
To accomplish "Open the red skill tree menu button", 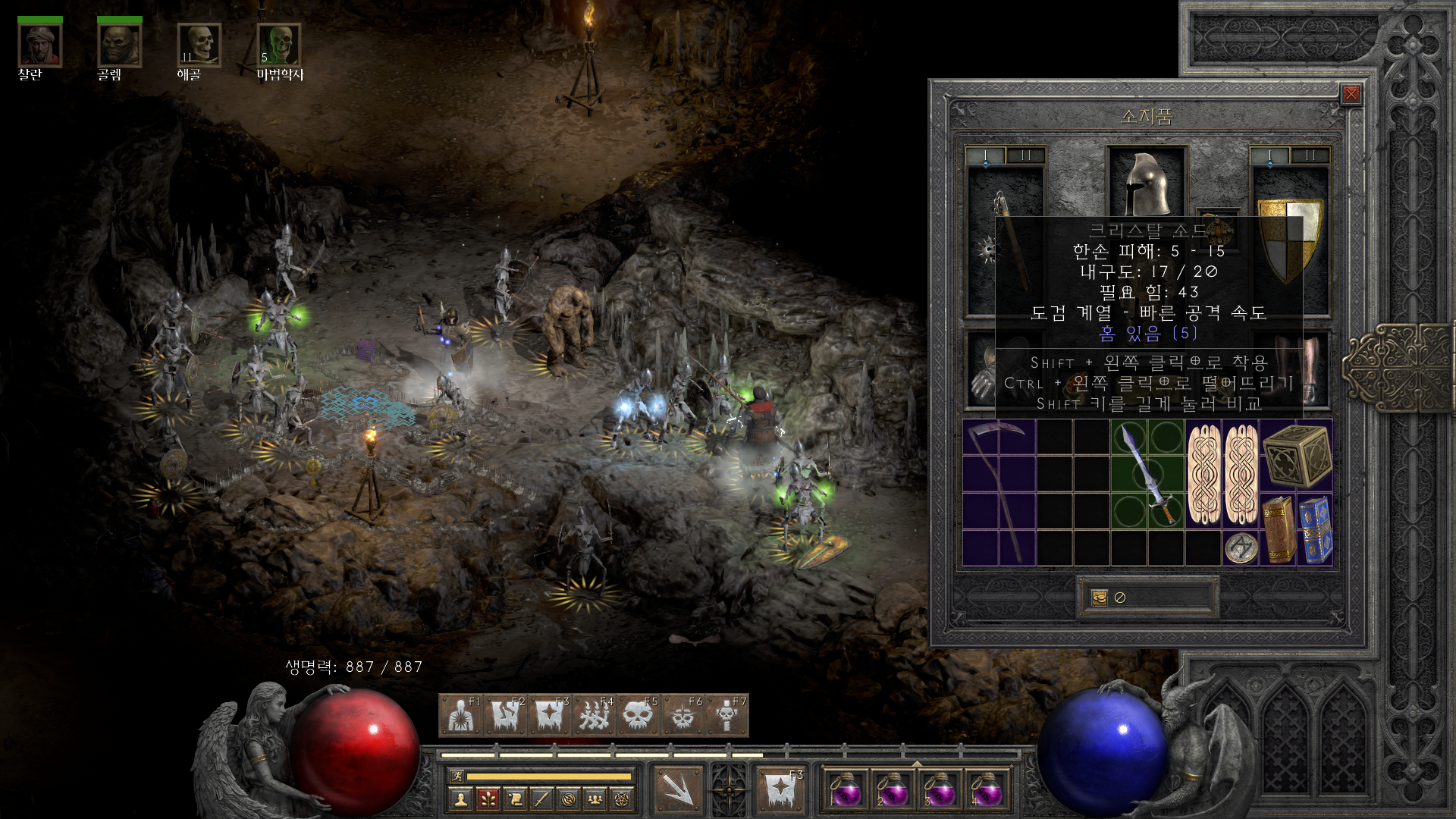I will coord(488,799).
